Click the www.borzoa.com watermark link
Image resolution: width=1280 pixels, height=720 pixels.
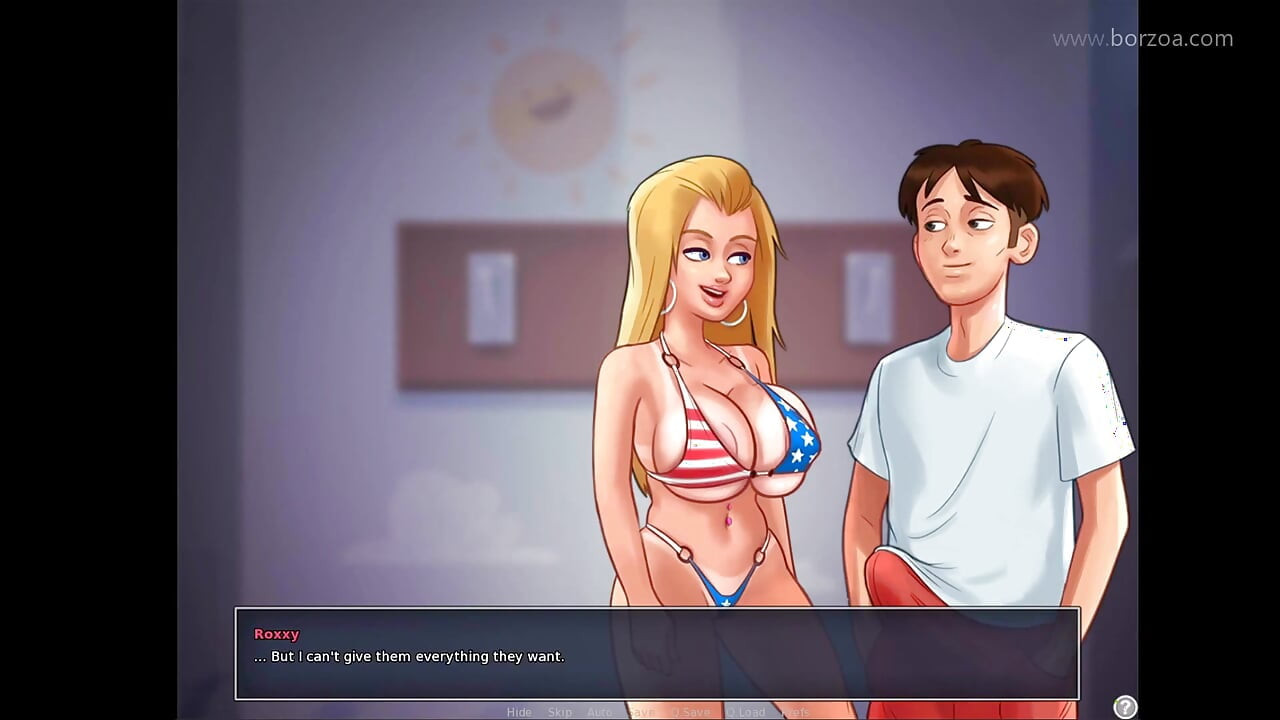(1143, 38)
